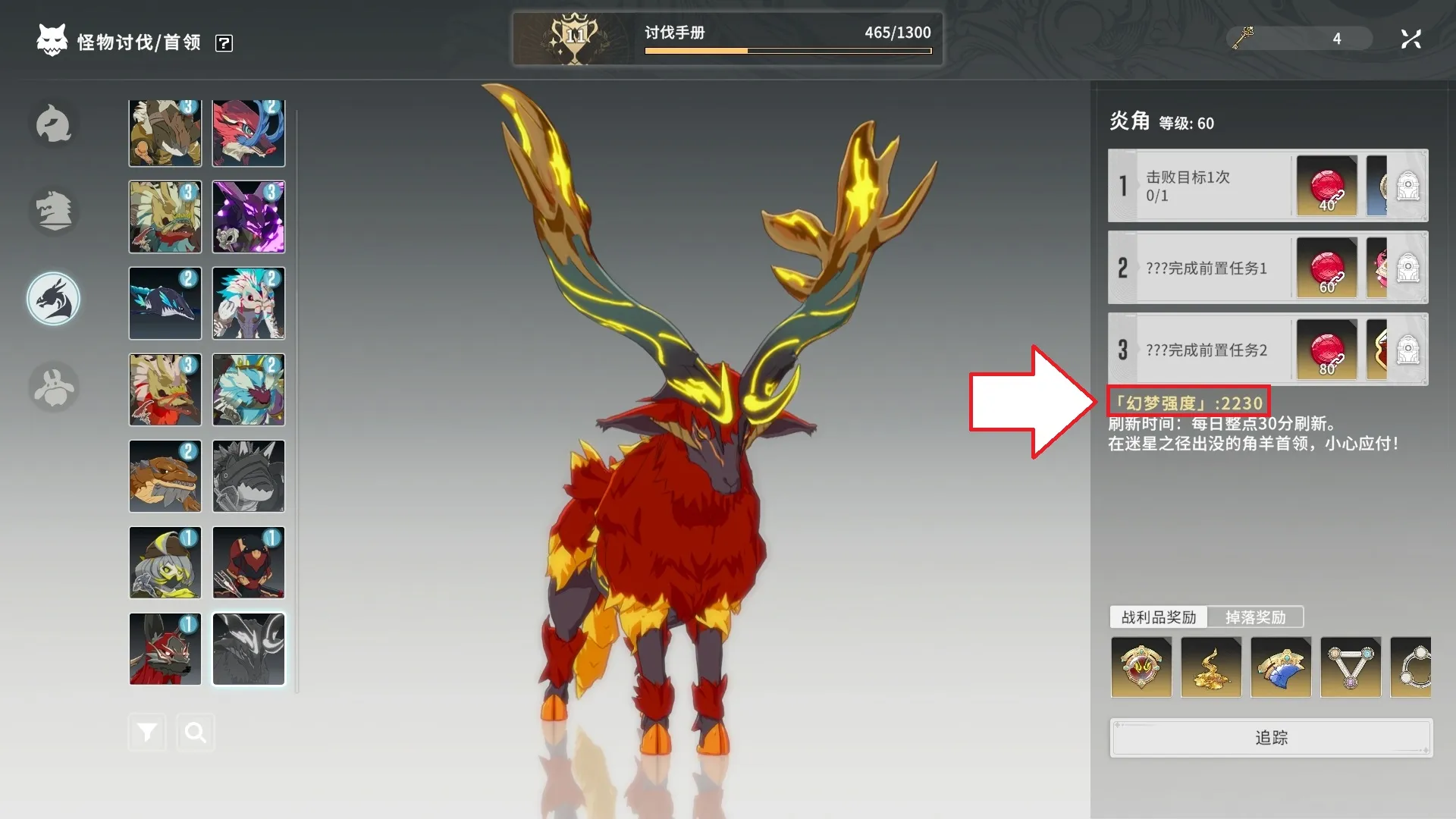
Task: Open the 讨伐手册 progress banner
Action: point(727,39)
